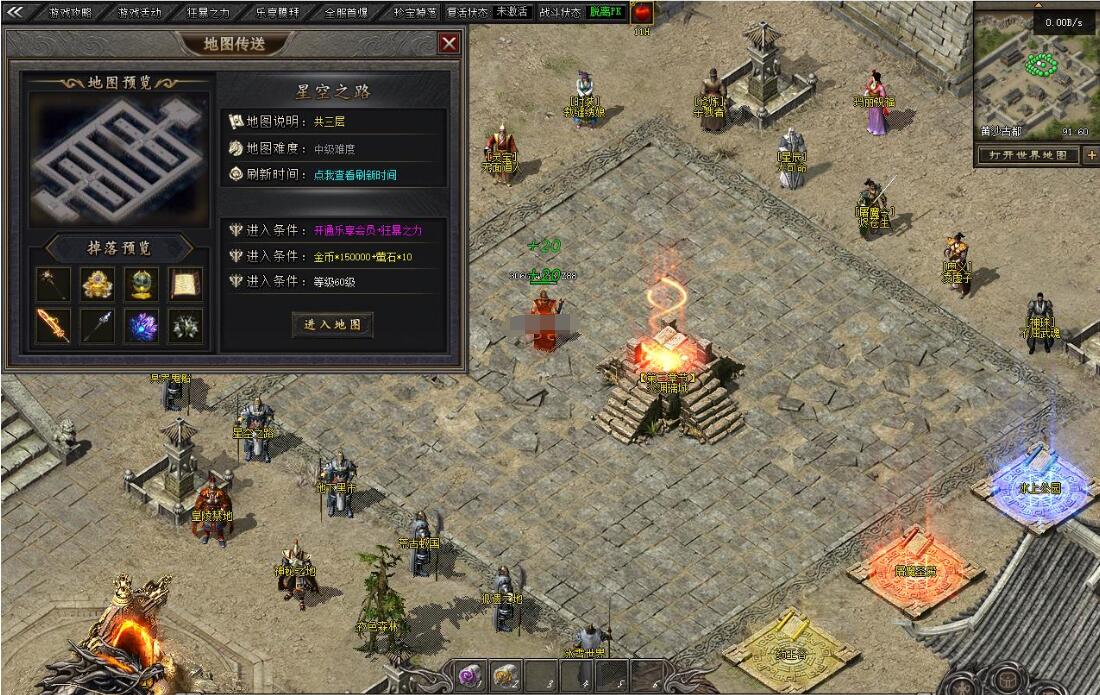The image size is (1100, 695).
Task: Click the red apple icon in top bar
Action: (641, 13)
